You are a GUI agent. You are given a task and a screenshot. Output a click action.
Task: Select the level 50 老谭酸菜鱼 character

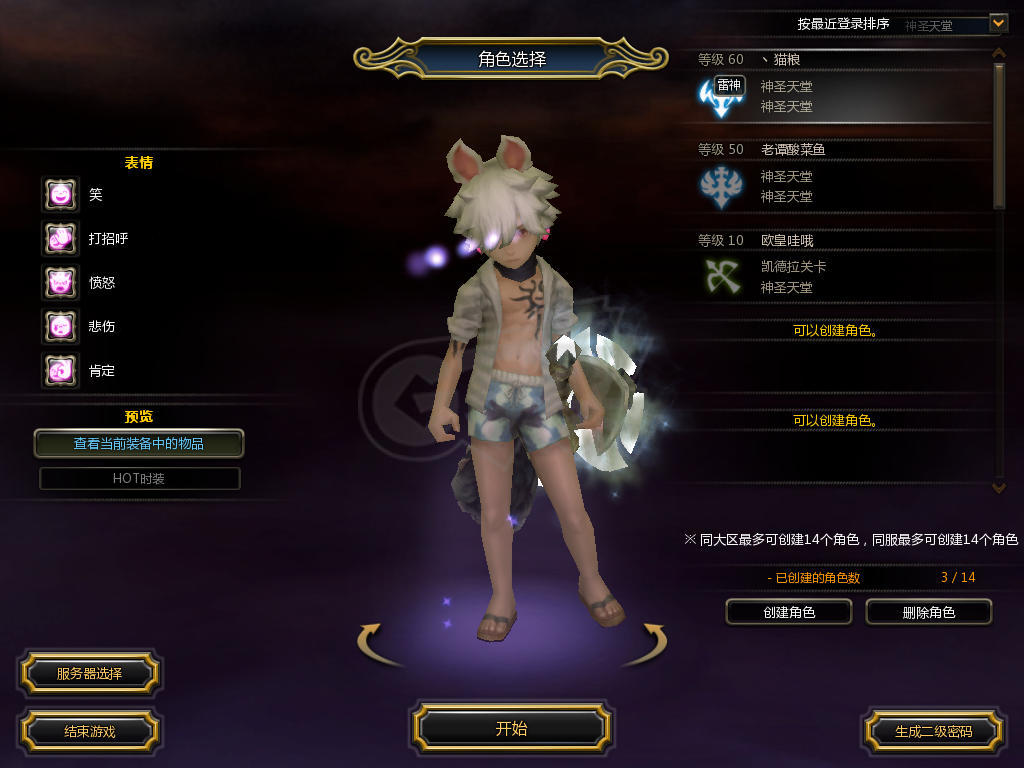click(x=840, y=178)
